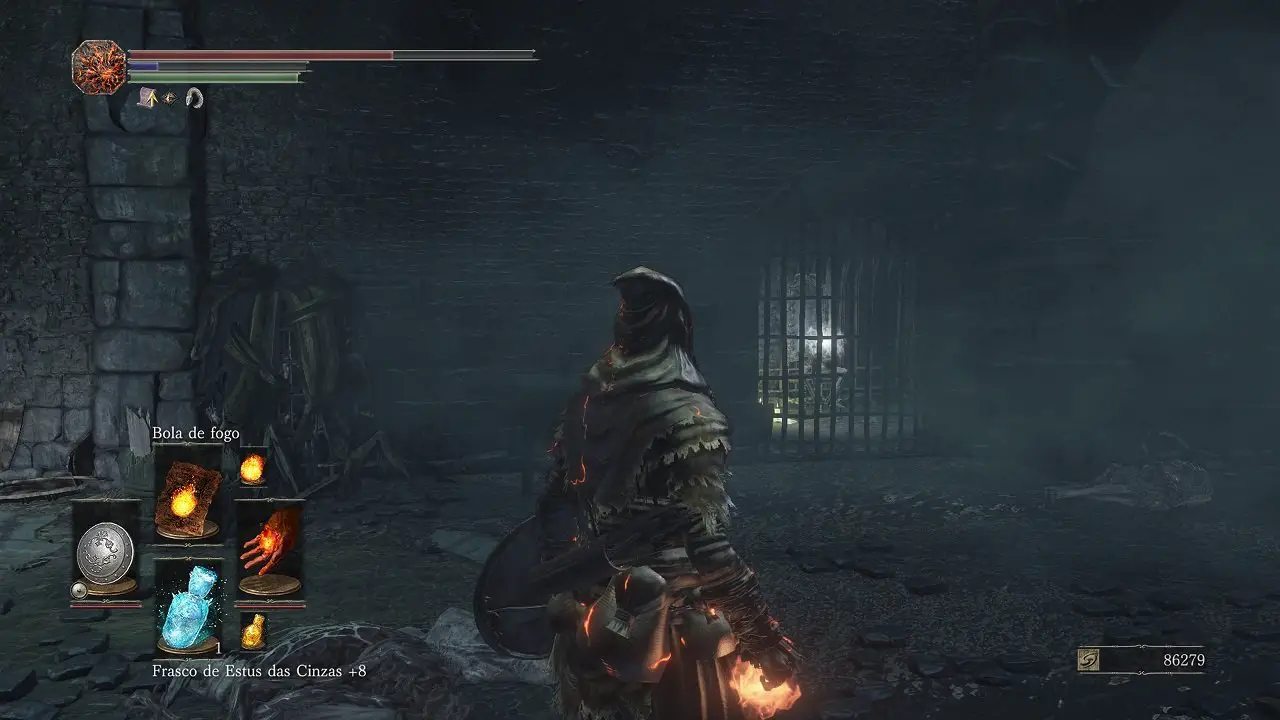Select the pyromancy flame hand slot
The height and width of the screenshot is (720, 1280).
click(x=268, y=551)
